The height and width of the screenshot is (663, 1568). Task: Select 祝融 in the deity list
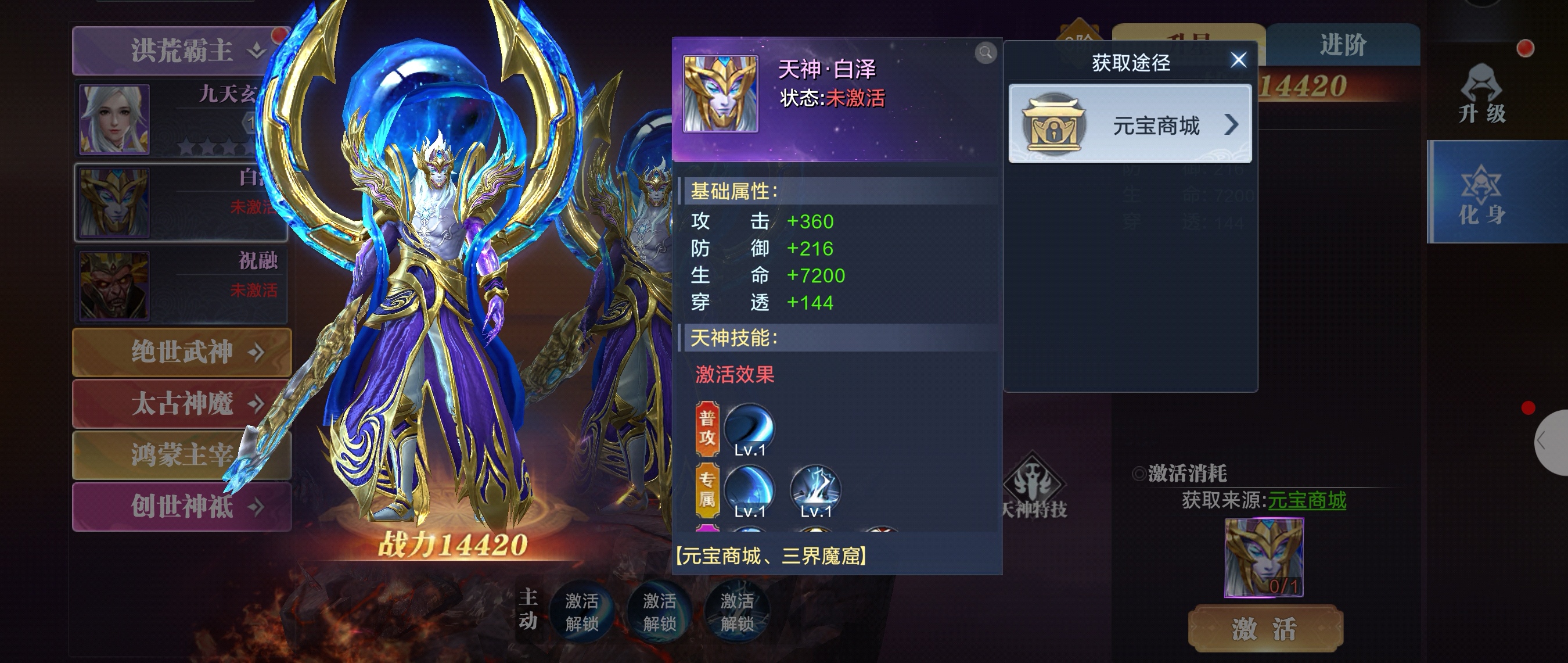coord(181,285)
